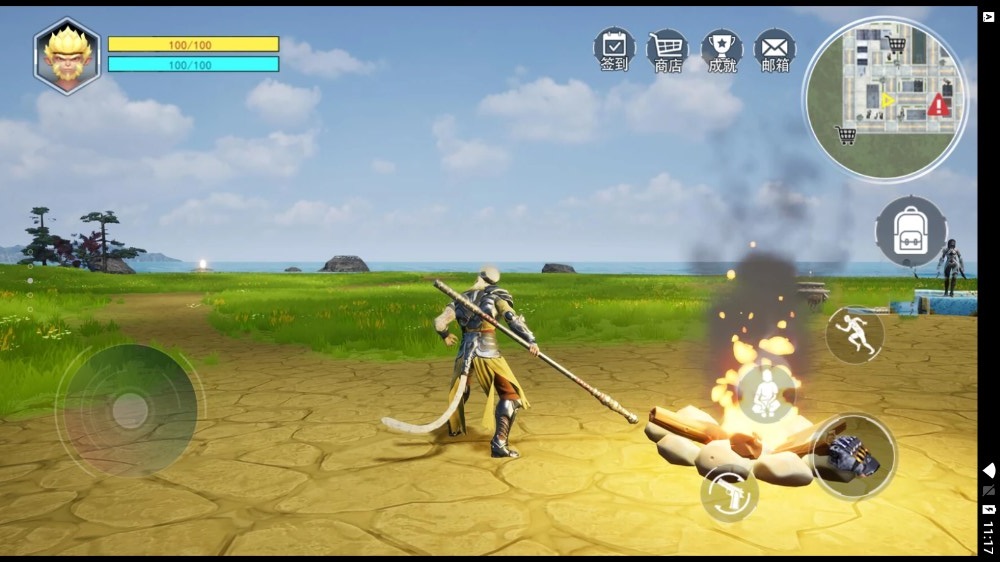Attack with the armored gauntlet button

click(x=853, y=456)
